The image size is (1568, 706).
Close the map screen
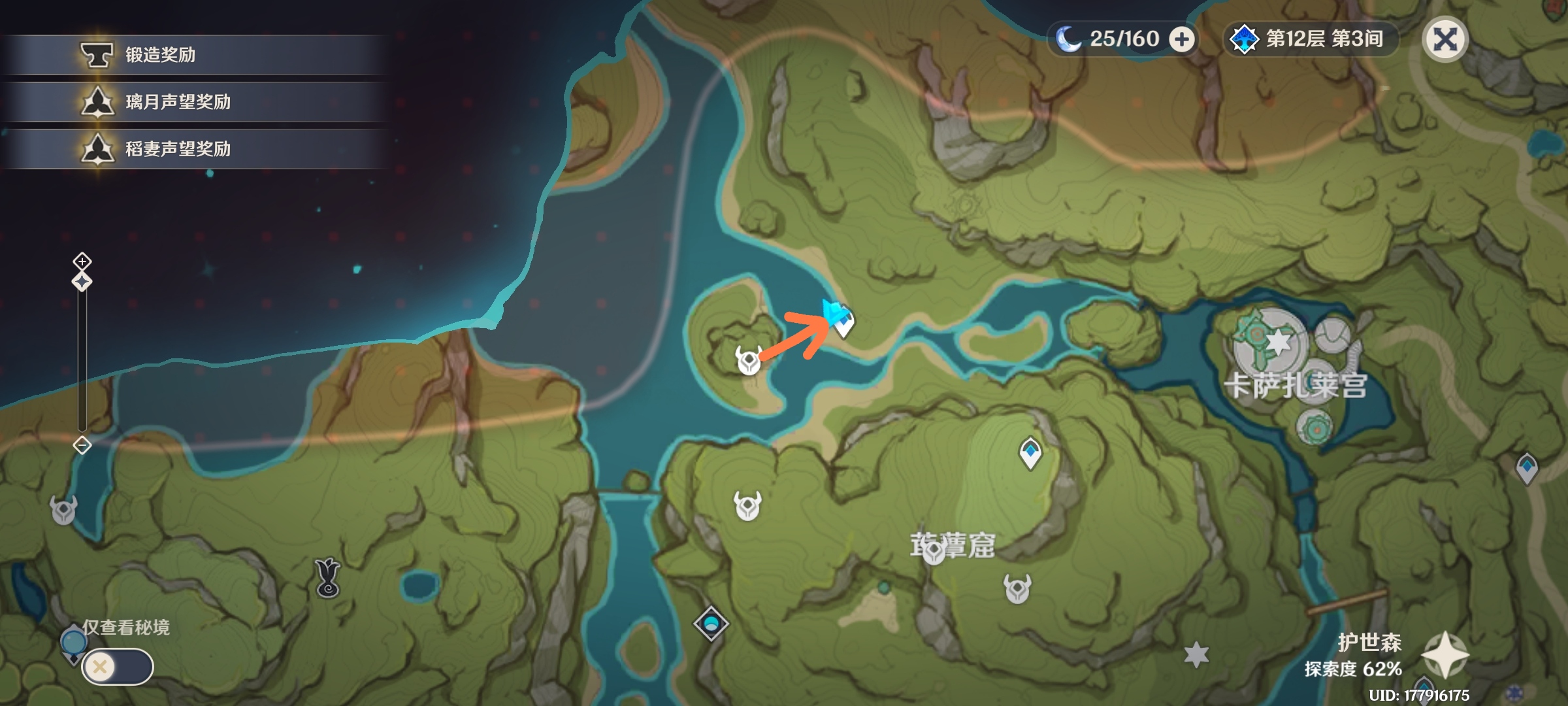[1445, 39]
